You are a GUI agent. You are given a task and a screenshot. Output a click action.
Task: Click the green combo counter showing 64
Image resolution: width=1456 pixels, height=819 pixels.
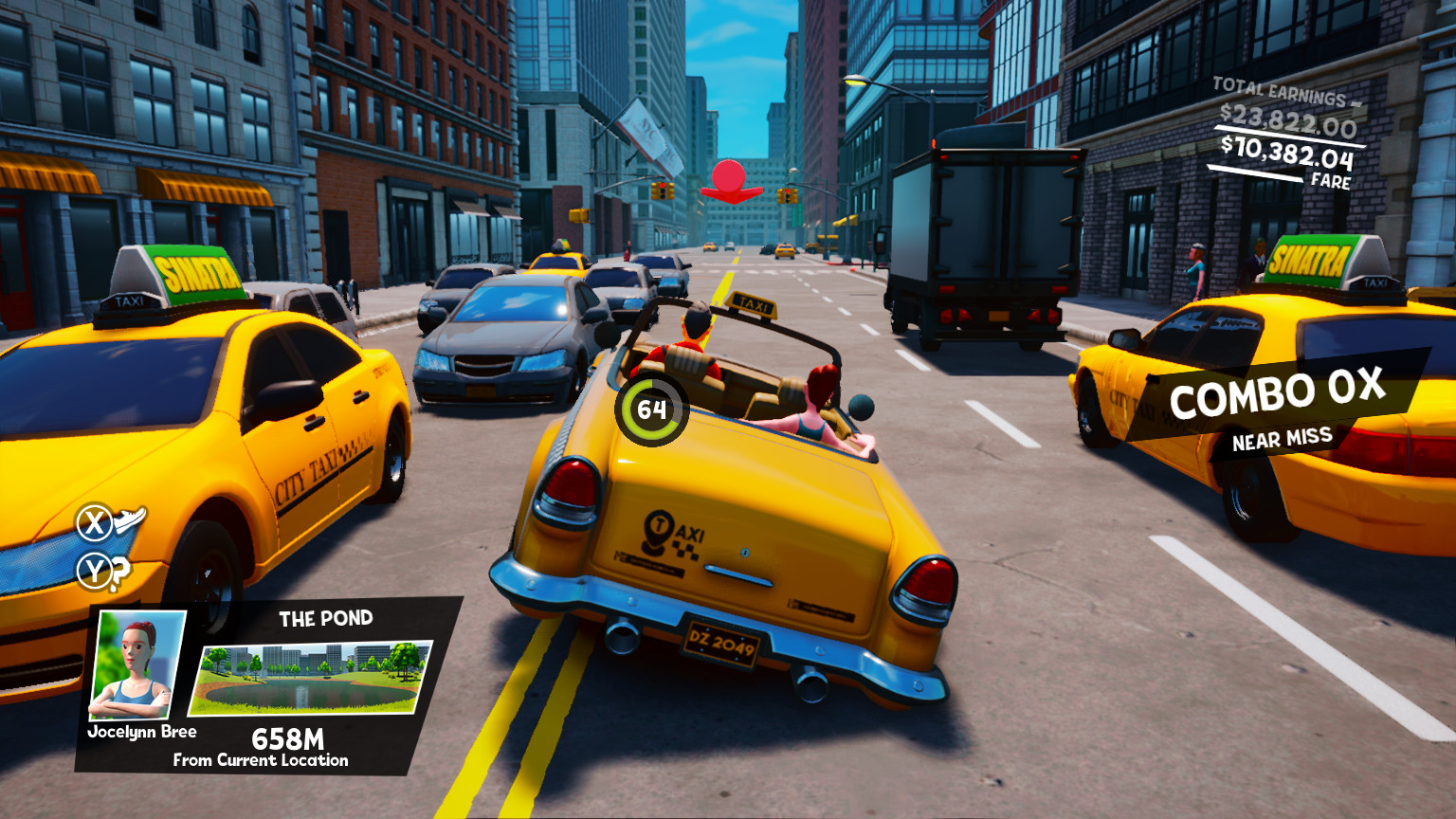[650, 409]
